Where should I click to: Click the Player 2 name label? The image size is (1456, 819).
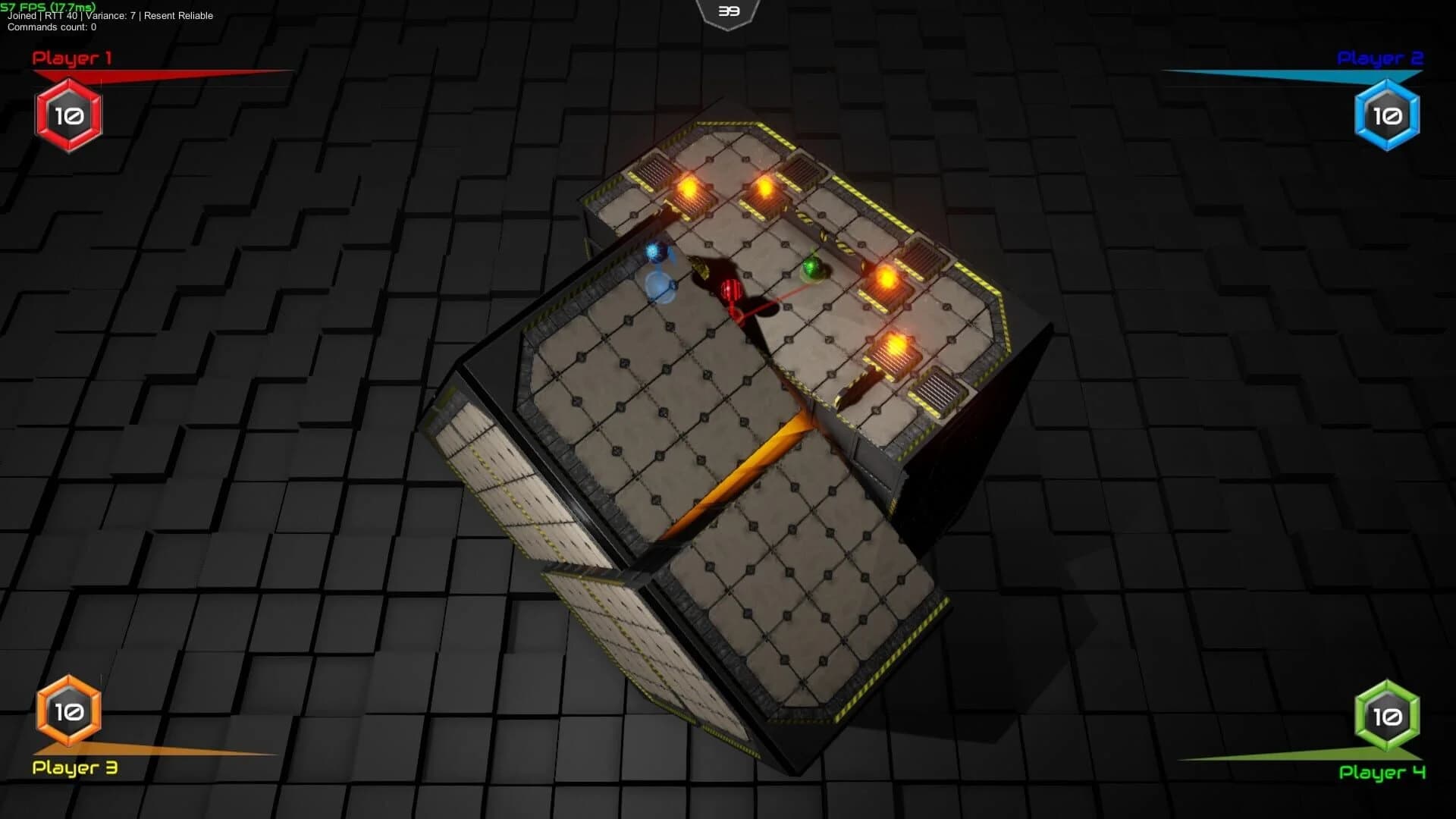[x=1380, y=57]
